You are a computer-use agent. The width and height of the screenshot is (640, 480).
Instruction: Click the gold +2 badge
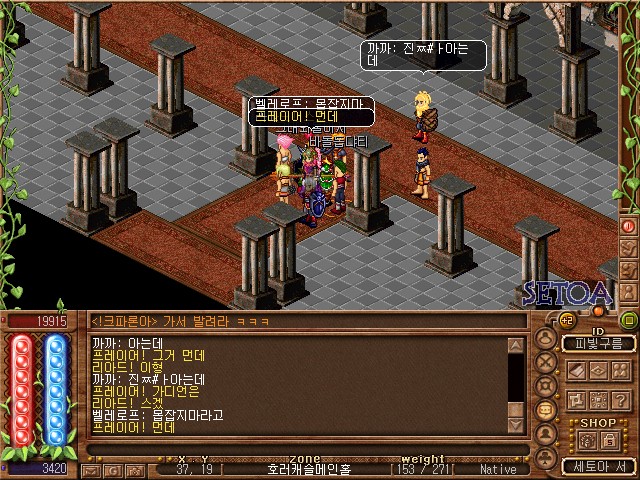(x=567, y=320)
